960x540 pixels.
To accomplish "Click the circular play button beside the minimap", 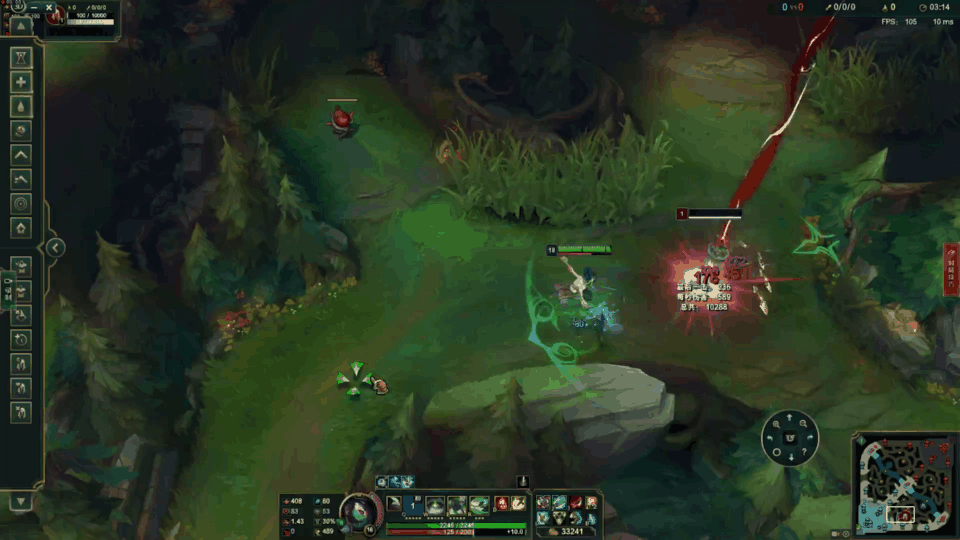I will click(848, 532).
